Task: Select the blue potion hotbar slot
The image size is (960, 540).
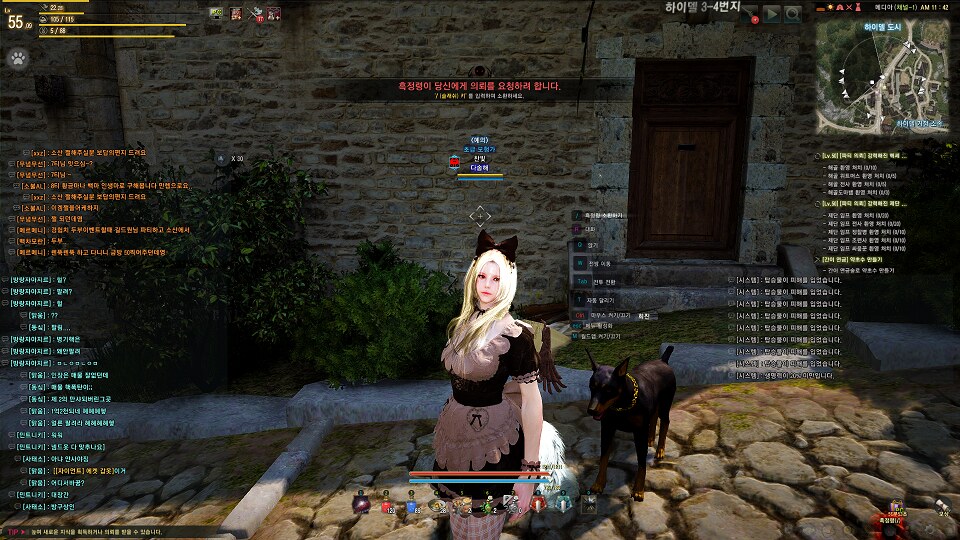Action: pyautogui.click(x=413, y=506)
